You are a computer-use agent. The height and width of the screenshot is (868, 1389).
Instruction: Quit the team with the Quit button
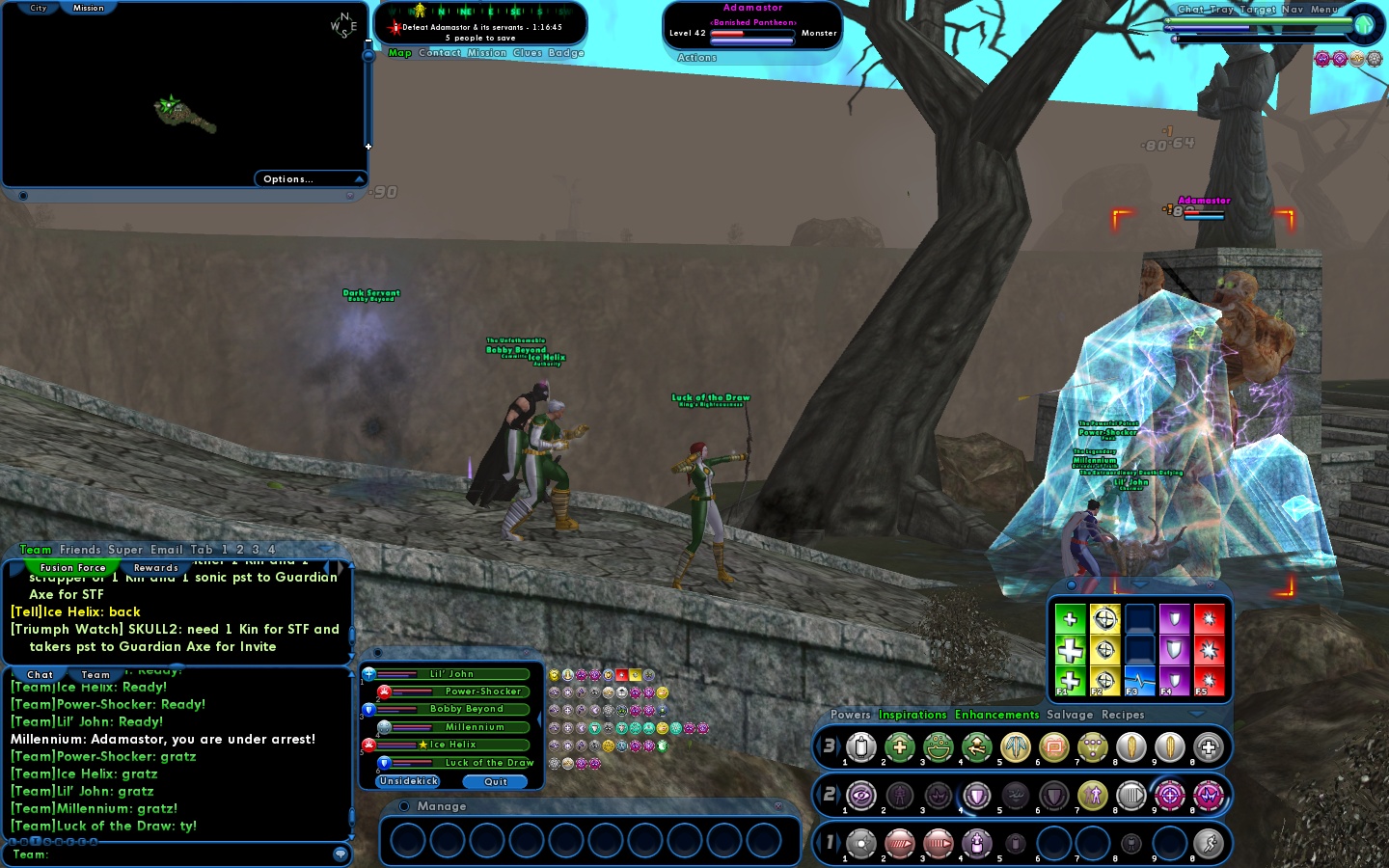click(x=496, y=782)
